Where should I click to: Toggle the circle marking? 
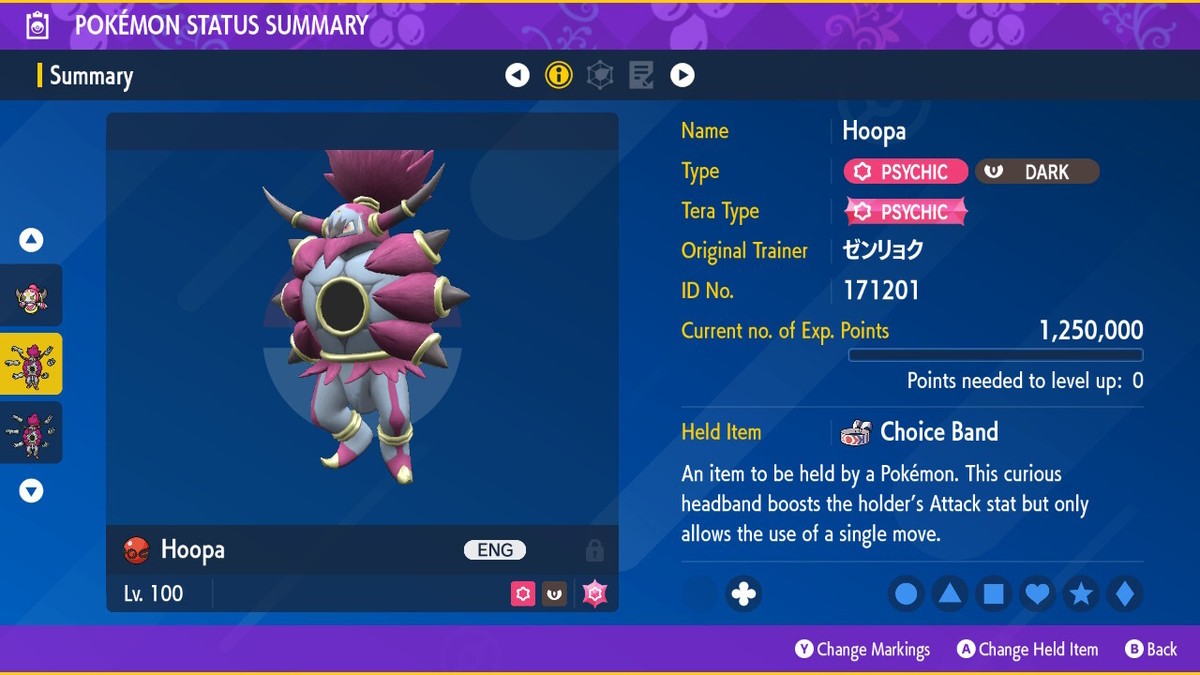906,595
